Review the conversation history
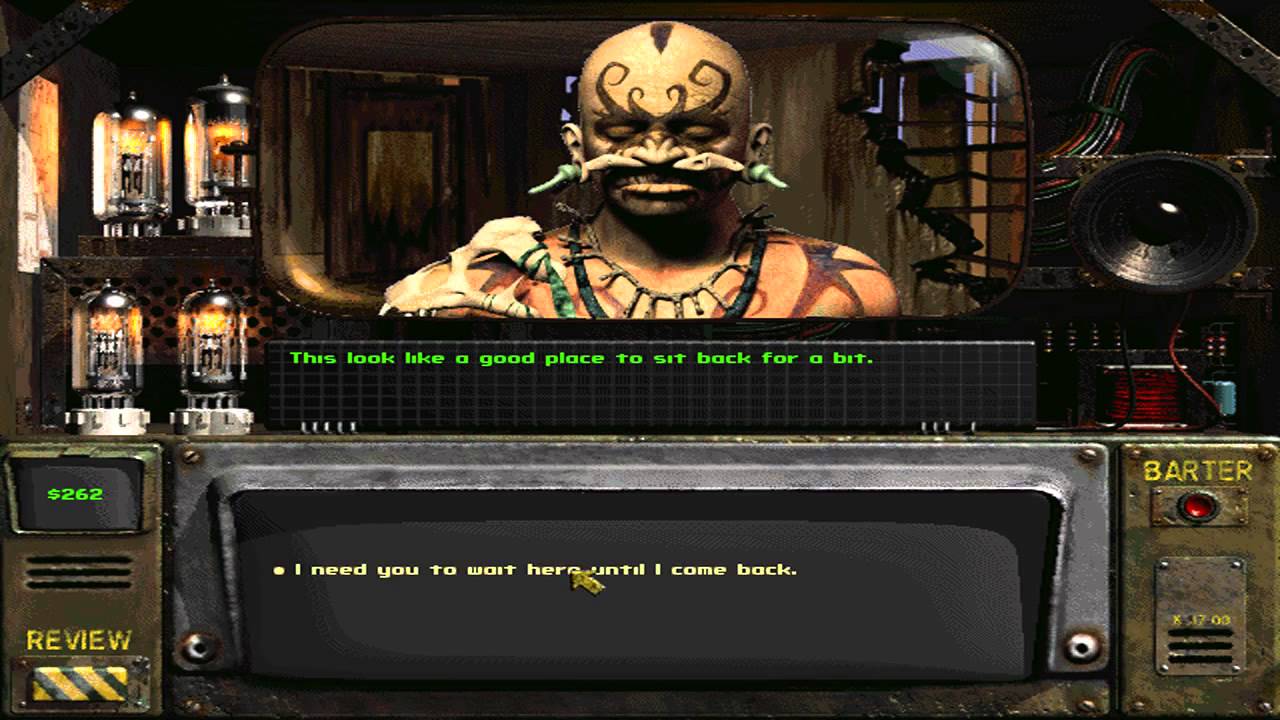The width and height of the screenshot is (1280, 720). click(x=80, y=683)
